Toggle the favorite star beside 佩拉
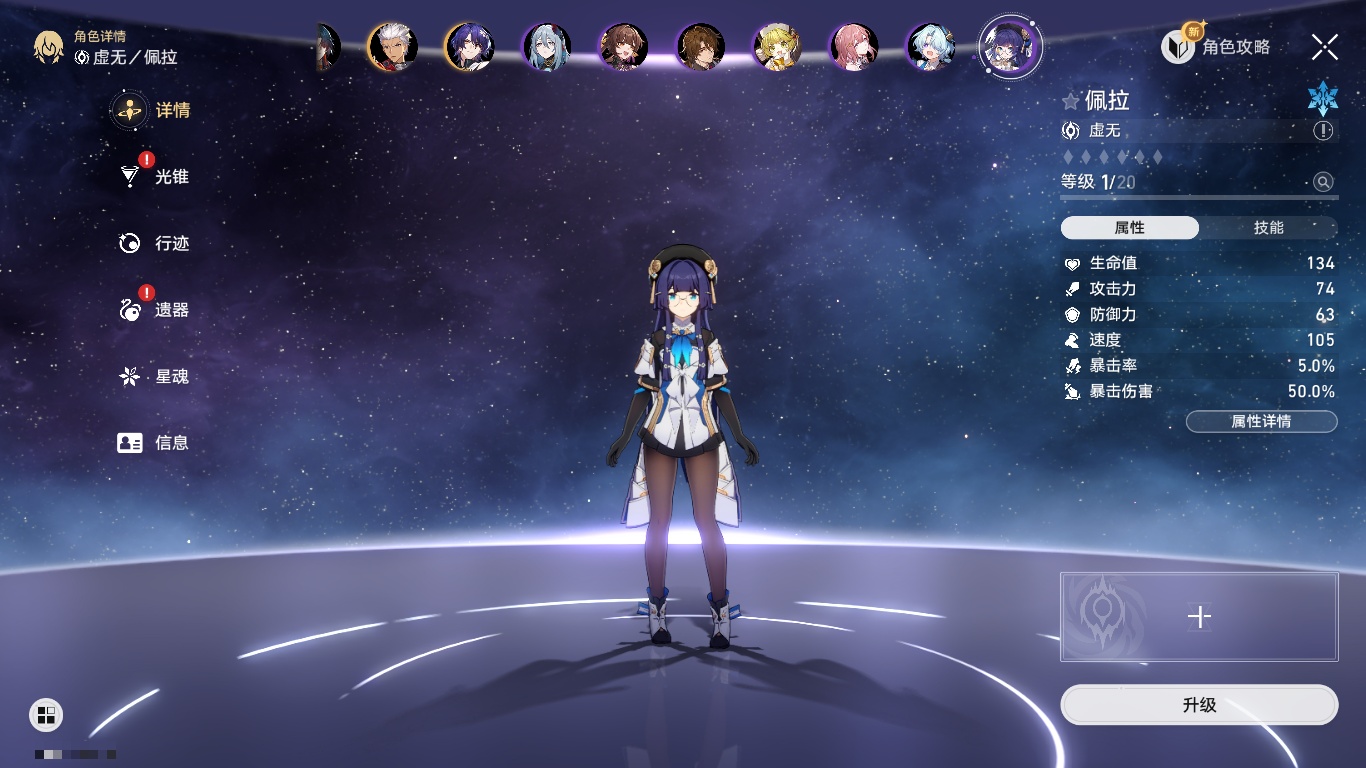The image size is (1366, 768). click(1071, 101)
